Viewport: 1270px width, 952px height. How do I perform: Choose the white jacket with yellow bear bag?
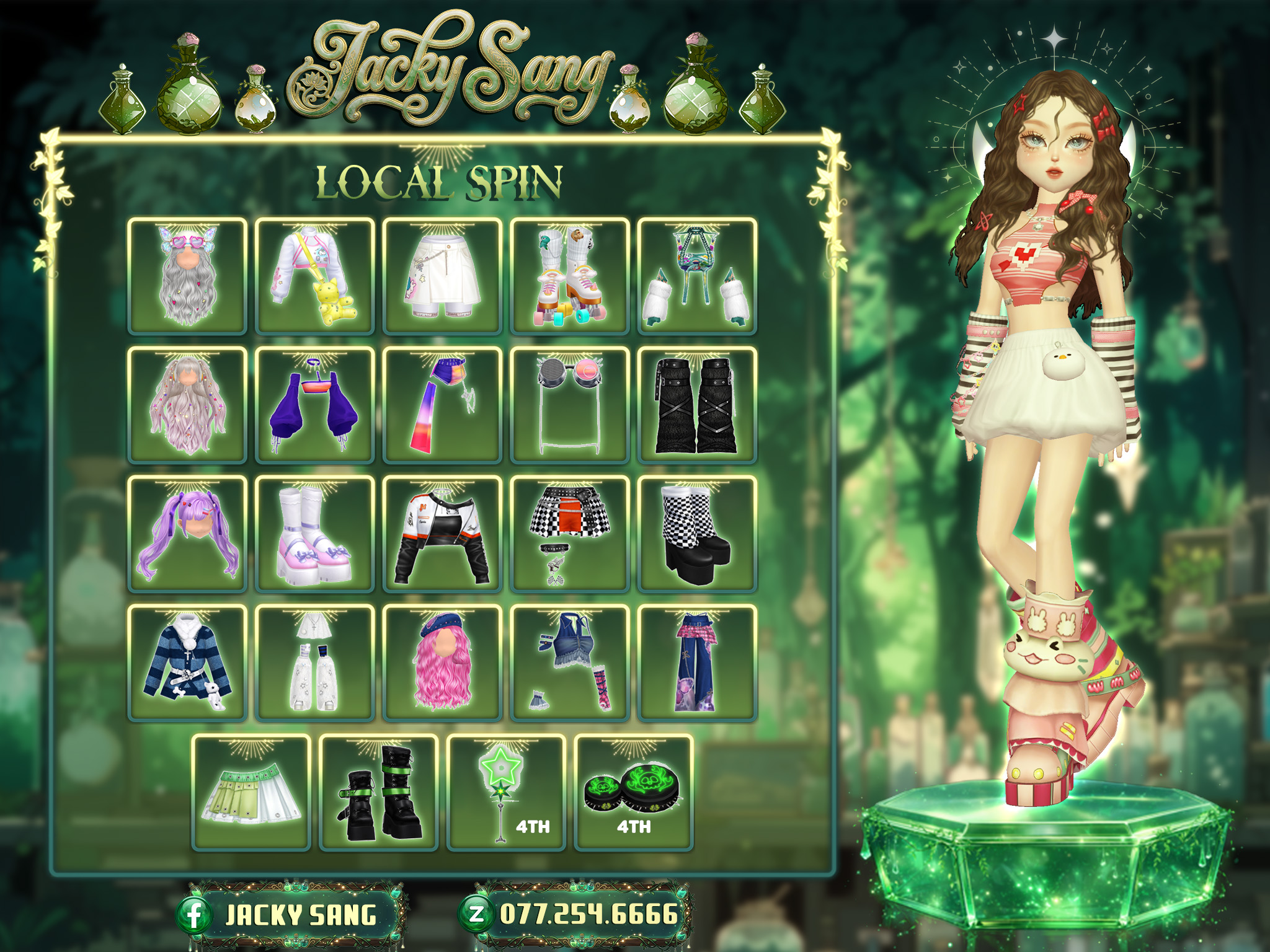pyautogui.click(x=315, y=276)
